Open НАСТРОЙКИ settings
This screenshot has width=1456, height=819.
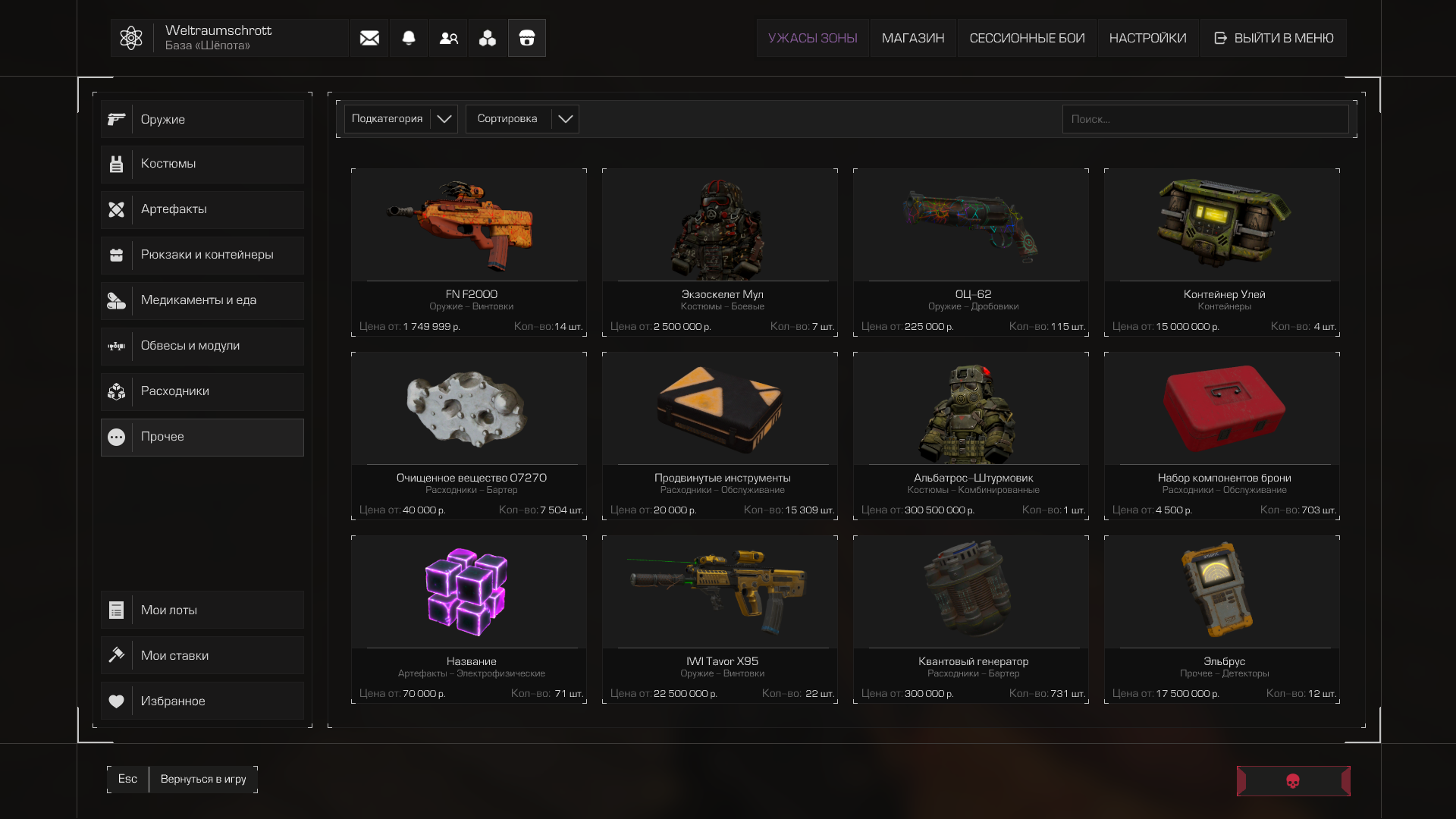tap(1147, 38)
